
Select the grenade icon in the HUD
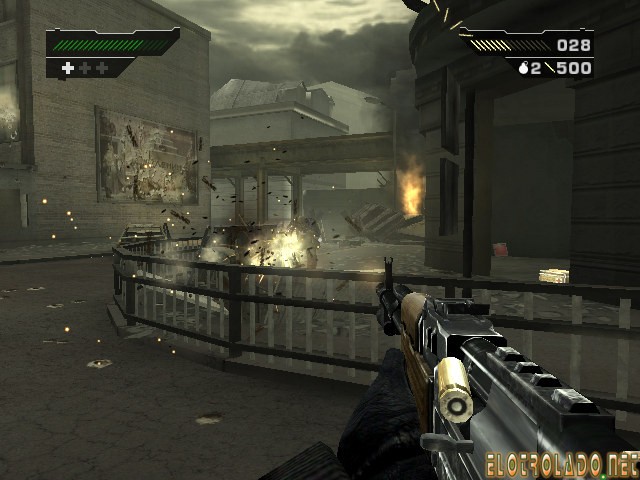click(x=522, y=68)
